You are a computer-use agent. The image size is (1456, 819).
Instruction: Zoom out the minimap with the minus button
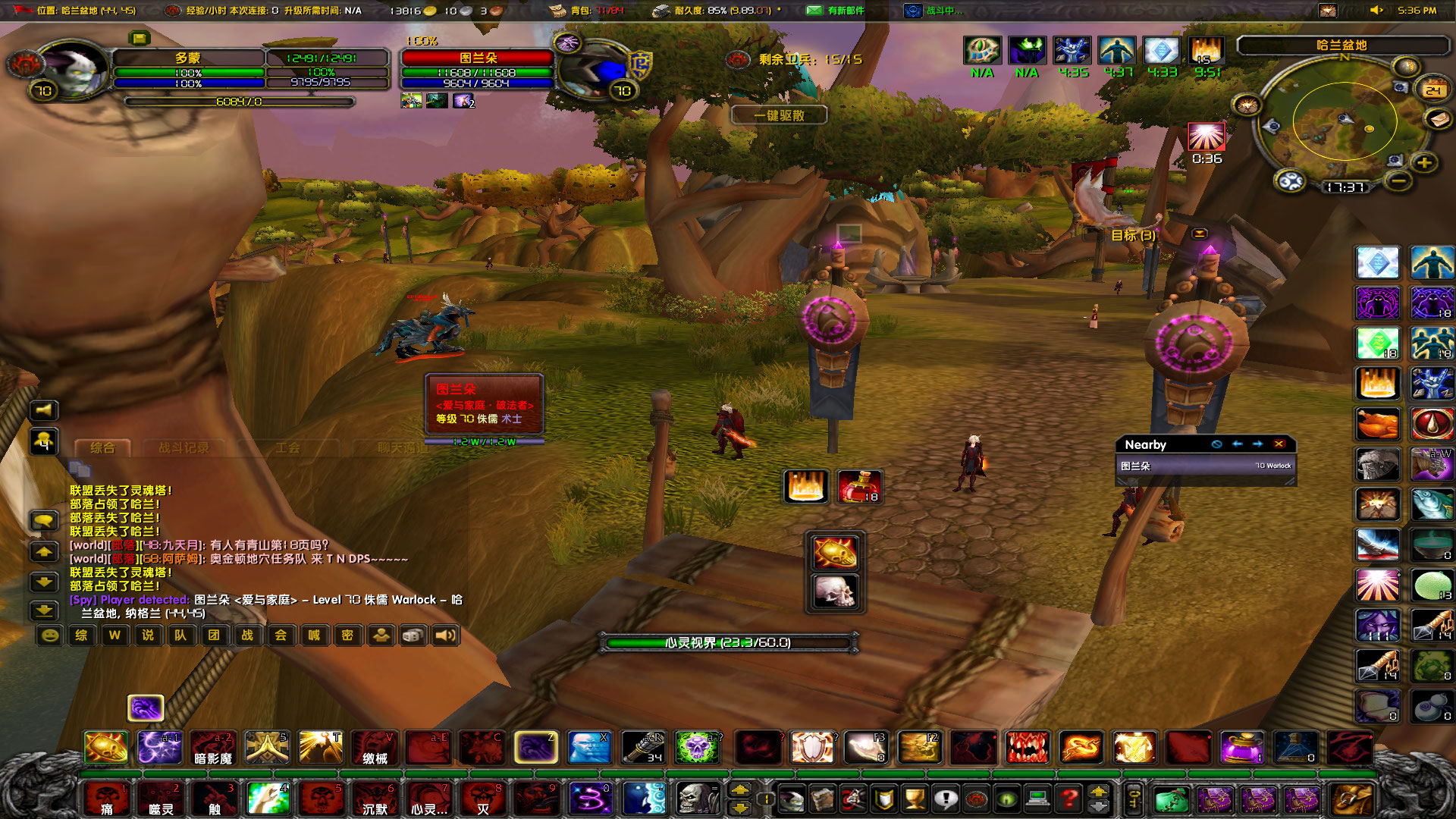click(1398, 182)
